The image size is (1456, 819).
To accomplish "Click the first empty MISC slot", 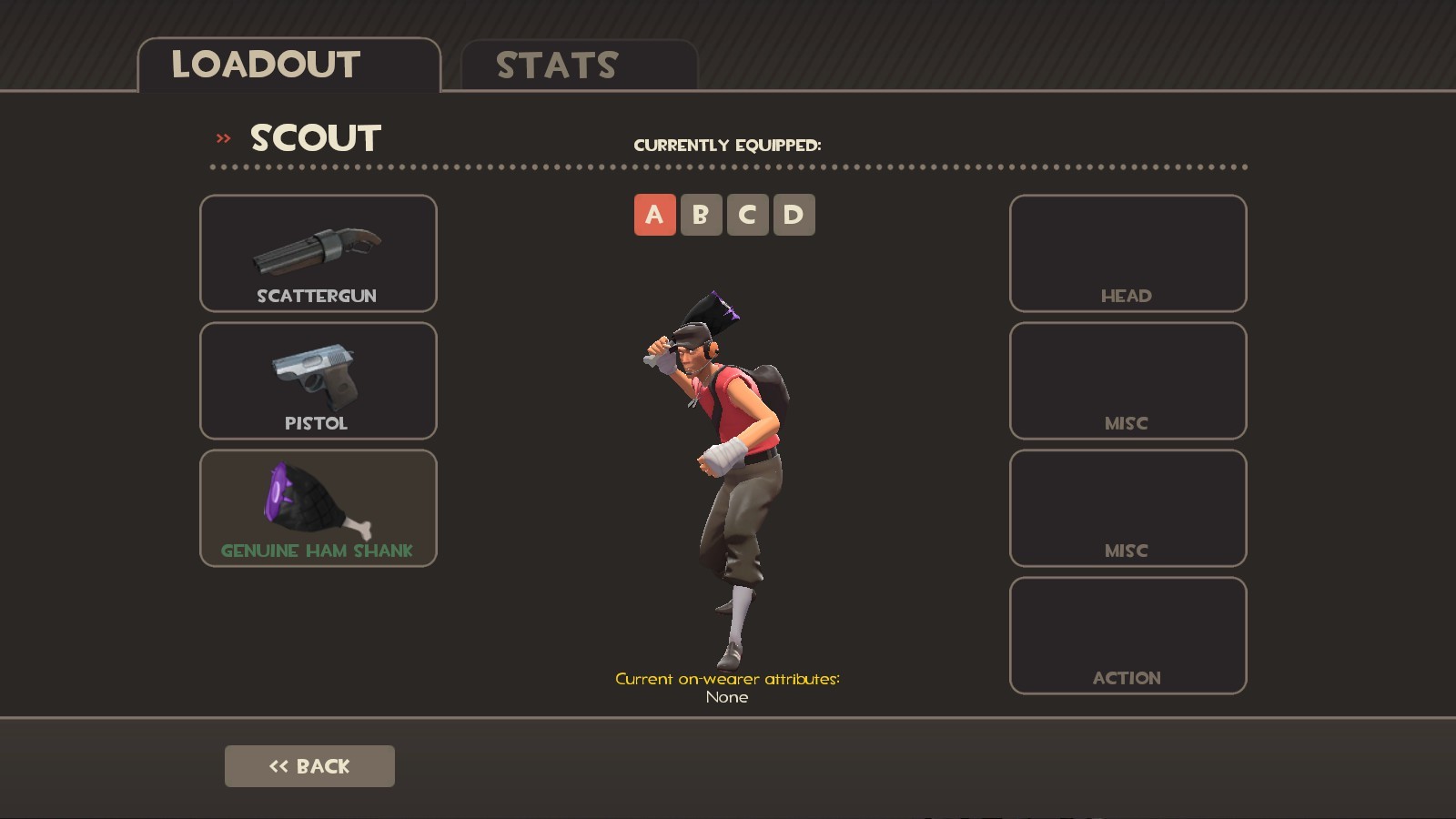I will [1127, 382].
